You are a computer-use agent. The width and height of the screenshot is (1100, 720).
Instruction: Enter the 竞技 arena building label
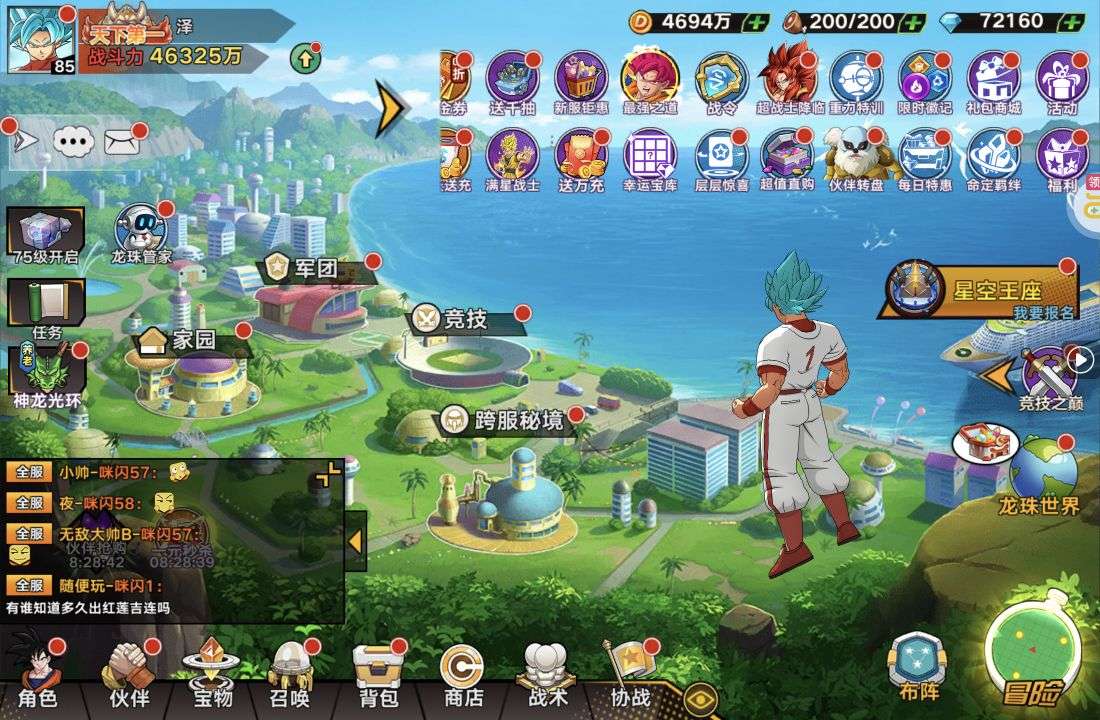(x=464, y=319)
